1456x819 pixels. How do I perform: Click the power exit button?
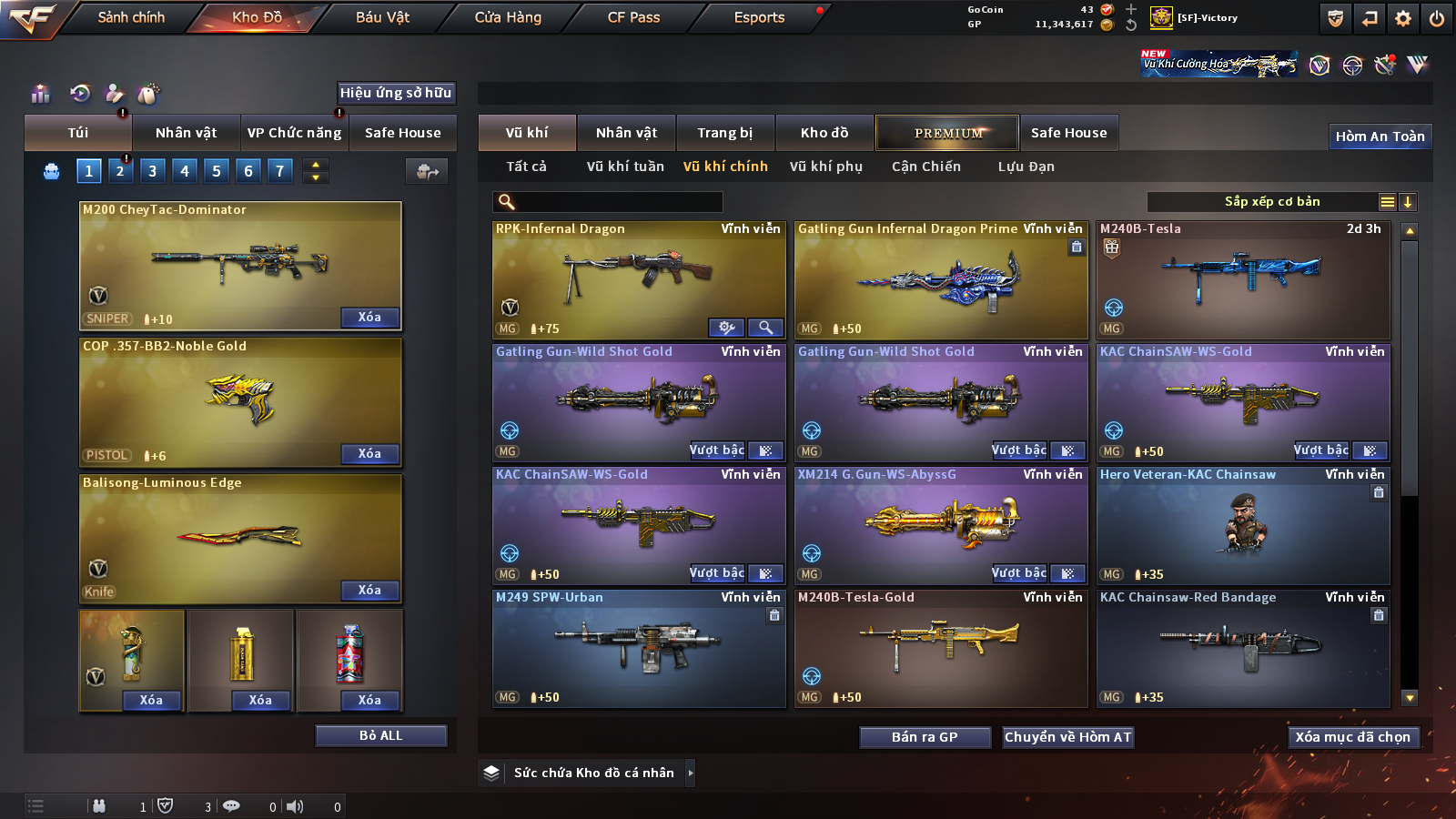1437,18
